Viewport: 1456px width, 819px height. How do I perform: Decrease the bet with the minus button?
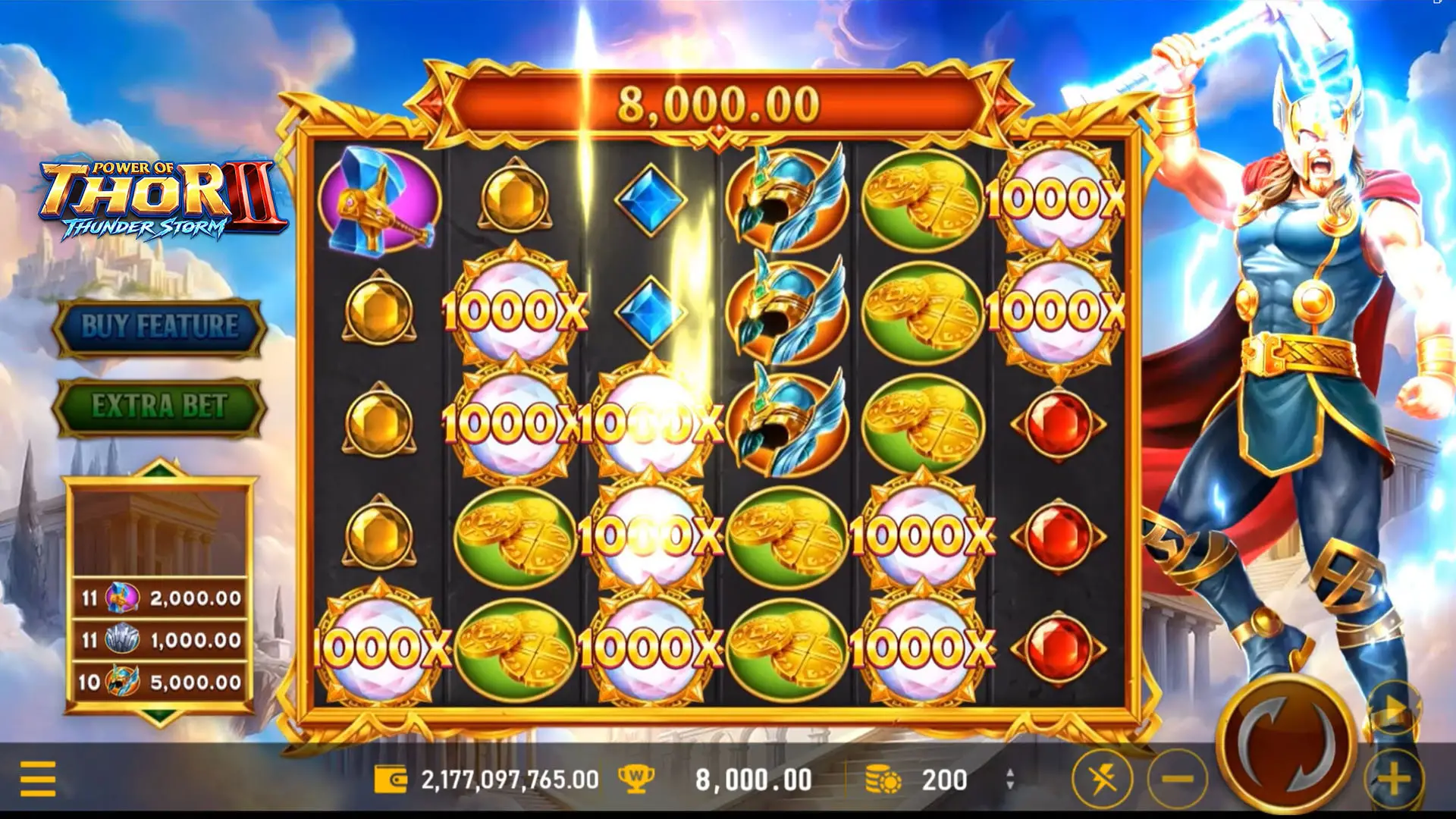[x=1177, y=779]
